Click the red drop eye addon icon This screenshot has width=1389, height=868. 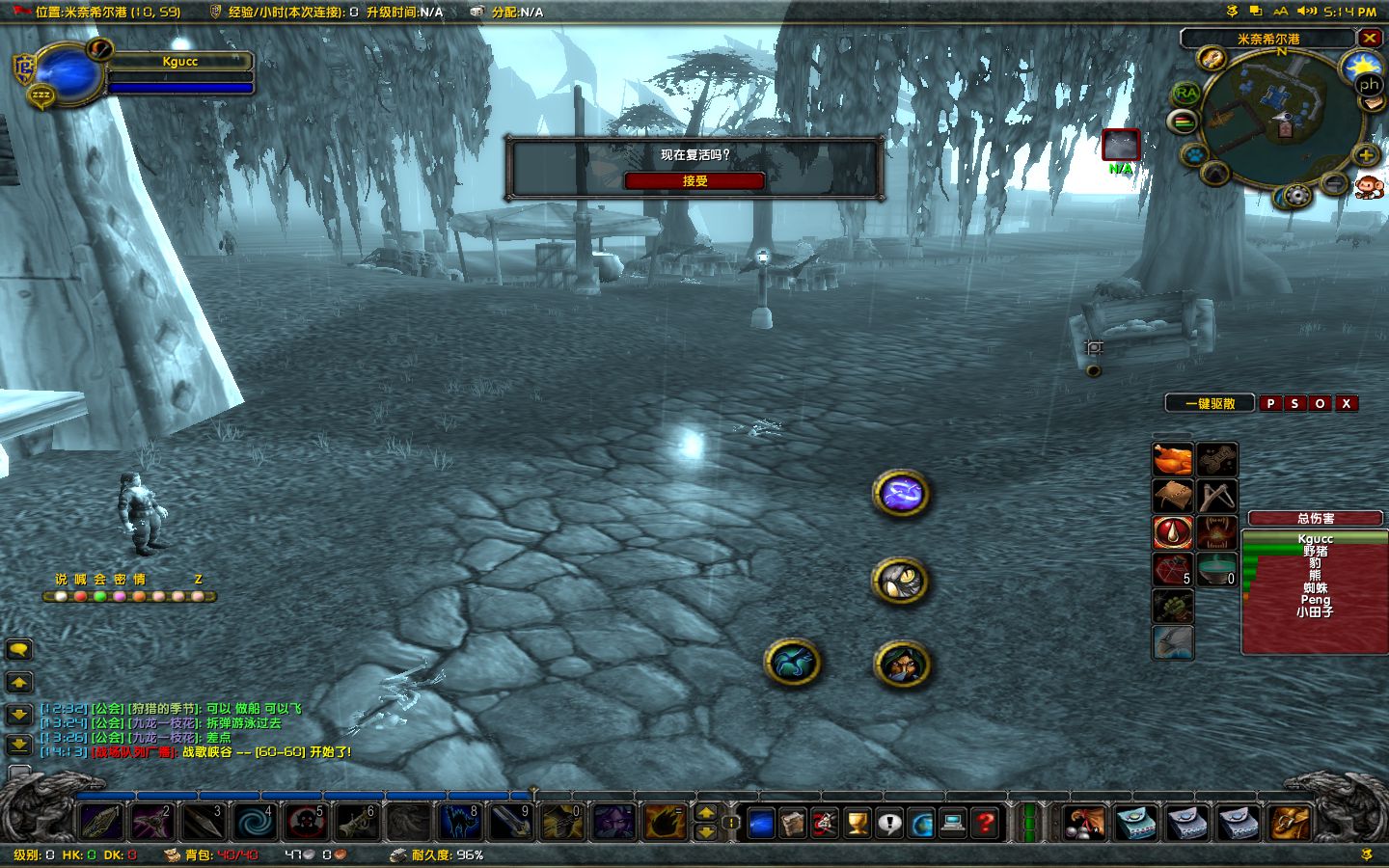1173,531
